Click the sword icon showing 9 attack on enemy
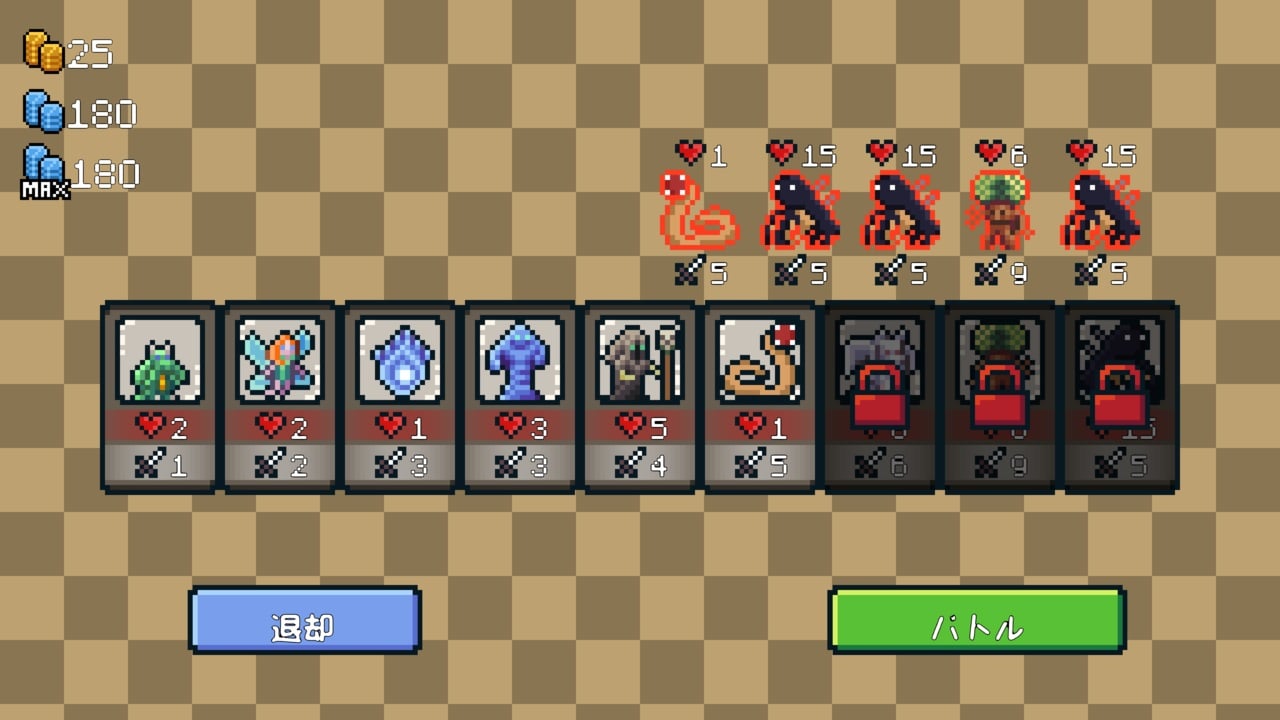Image resolution: width=1280 pixels, height=720 pixels. point(990,270)
